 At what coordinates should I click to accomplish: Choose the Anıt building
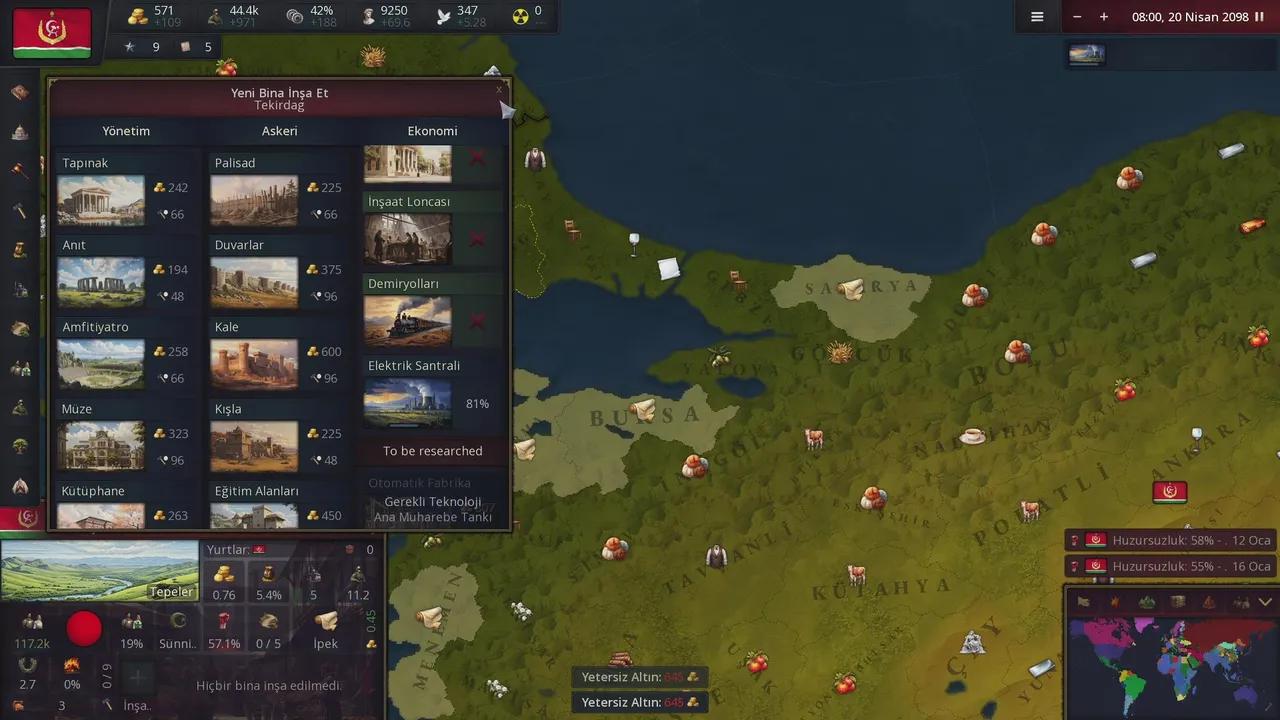coord(101,282)
